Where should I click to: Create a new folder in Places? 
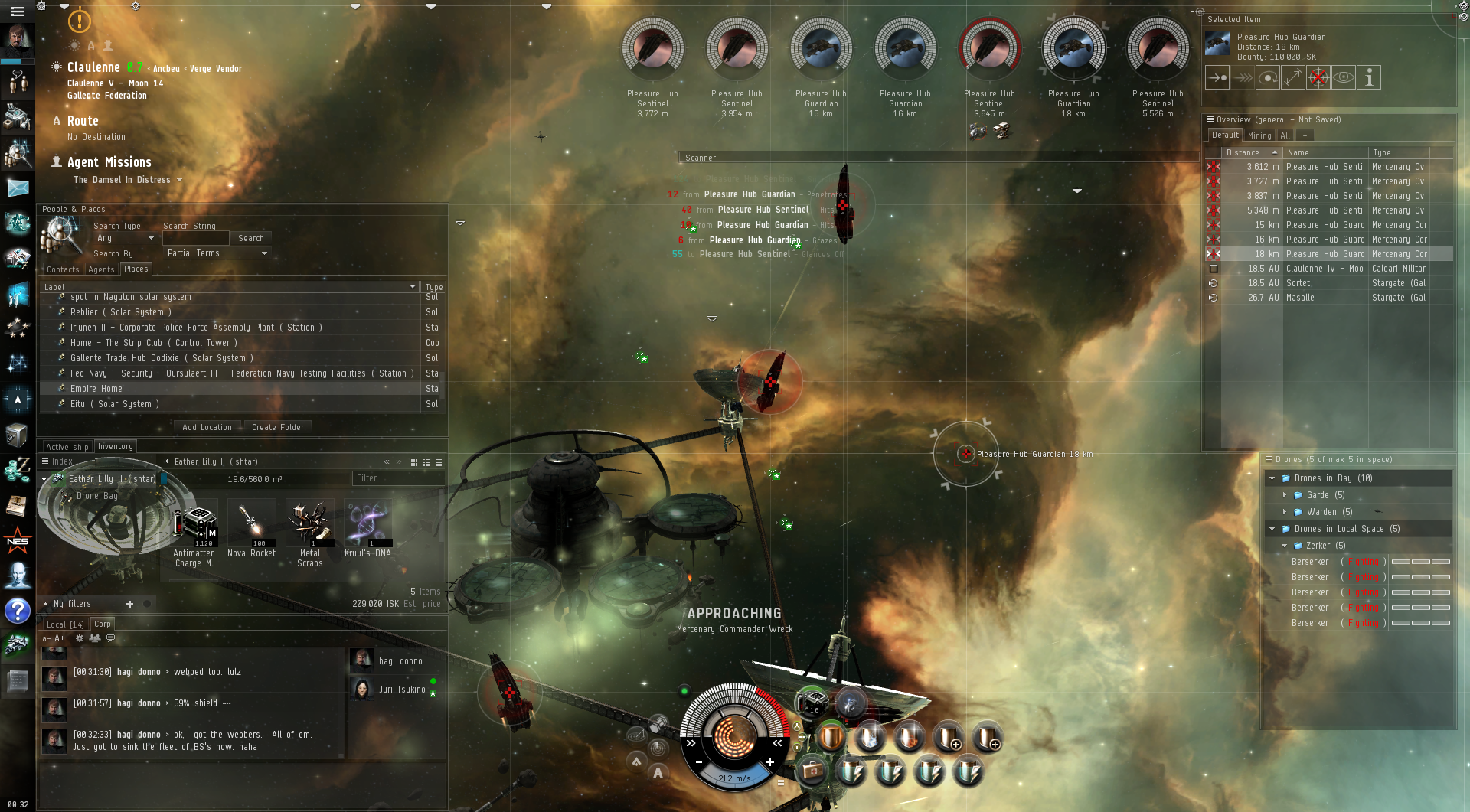pyautogui.click(x=278, y=427)
